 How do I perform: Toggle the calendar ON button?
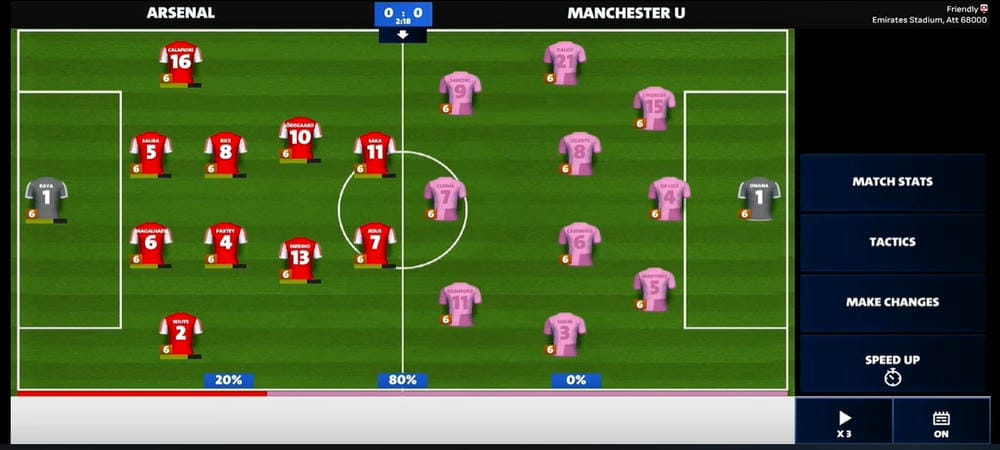pyautogui.click(x=941, y=422)
